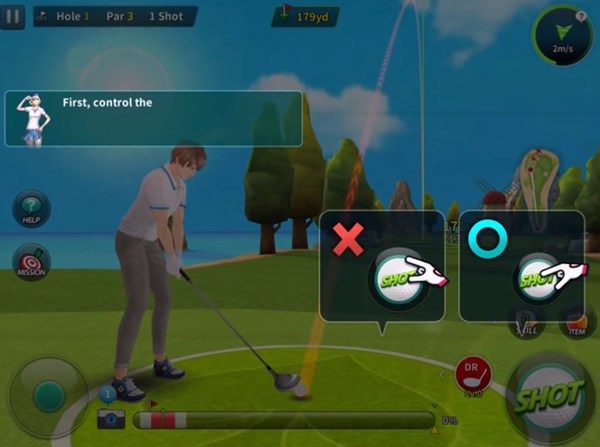
Task: Open the Help button with question mark
Action: [x=31, y=210]
